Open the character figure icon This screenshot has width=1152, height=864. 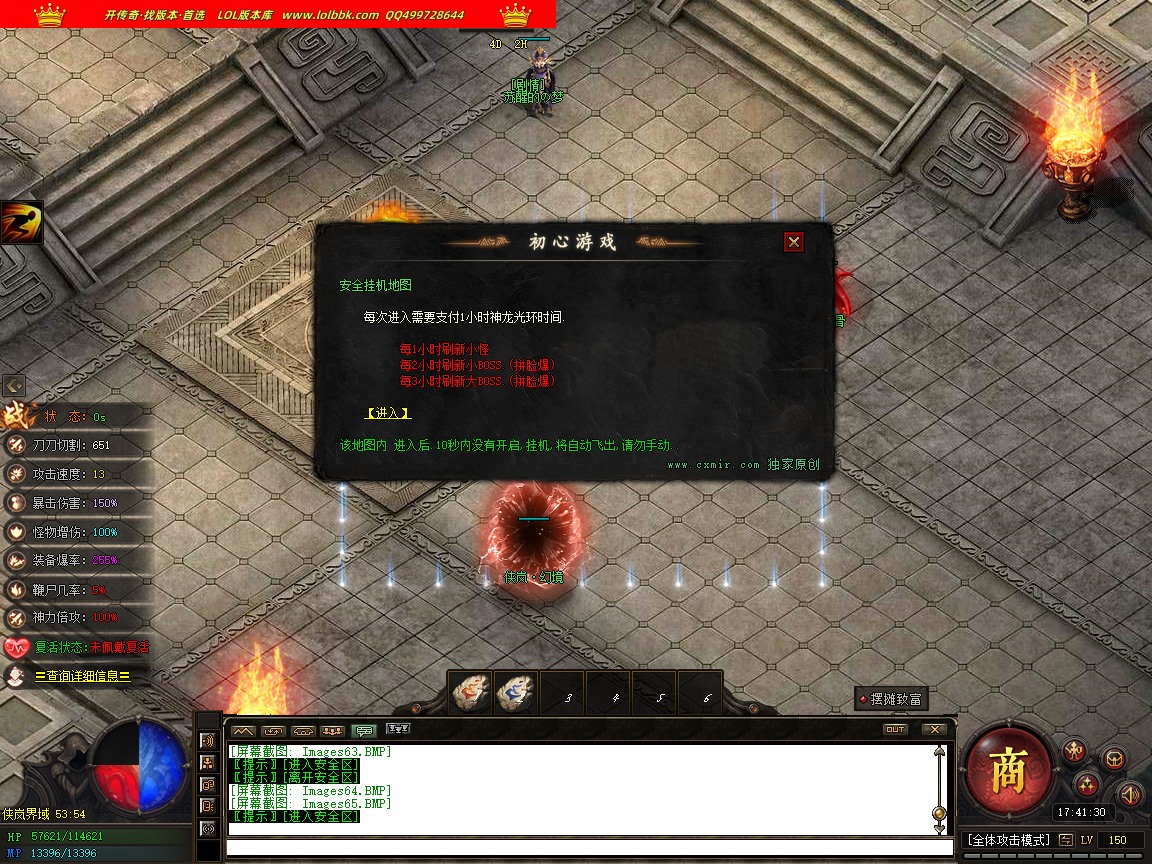point(1075,750)
